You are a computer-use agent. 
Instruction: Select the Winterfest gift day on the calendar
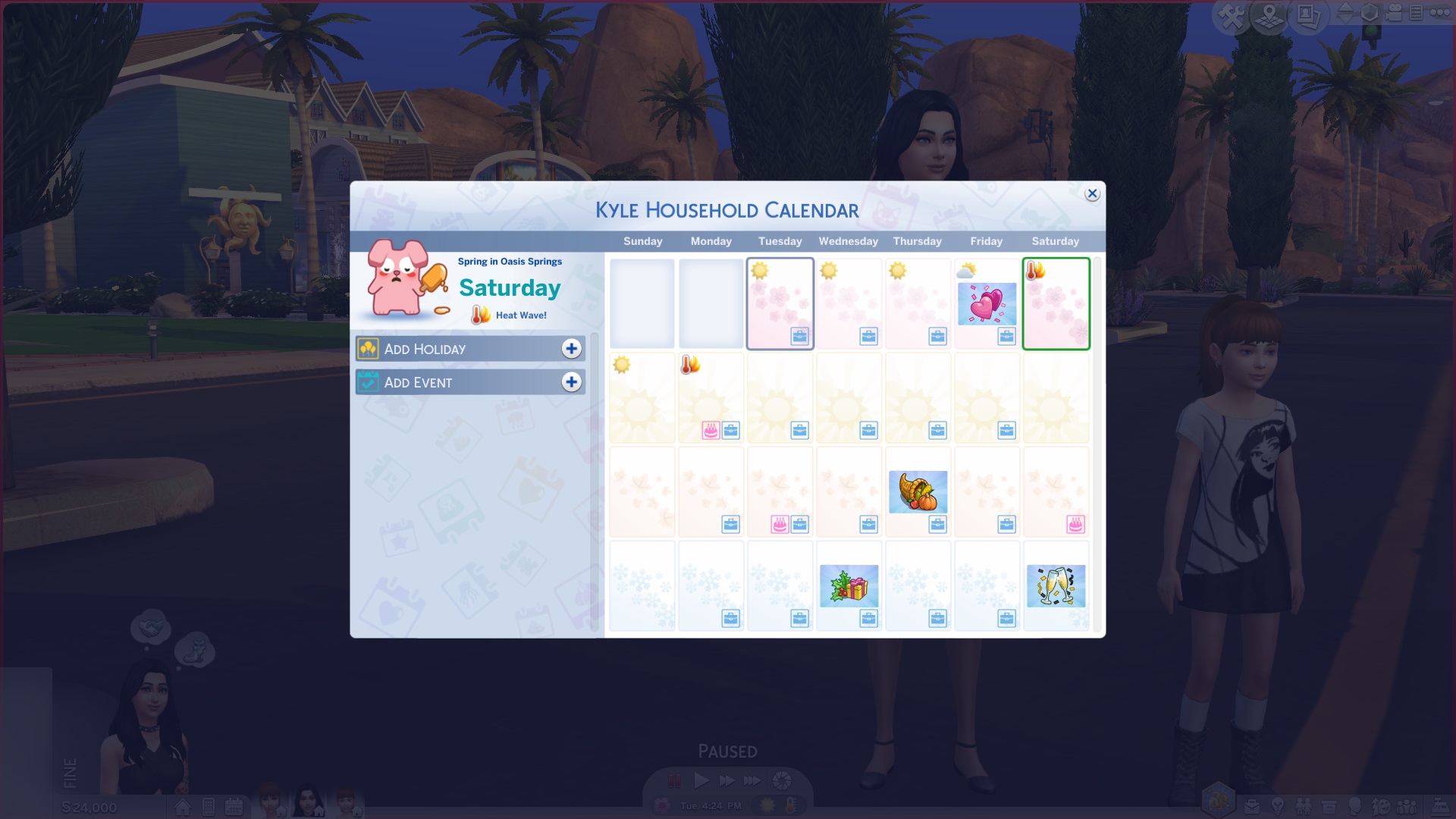coord(849,584)
